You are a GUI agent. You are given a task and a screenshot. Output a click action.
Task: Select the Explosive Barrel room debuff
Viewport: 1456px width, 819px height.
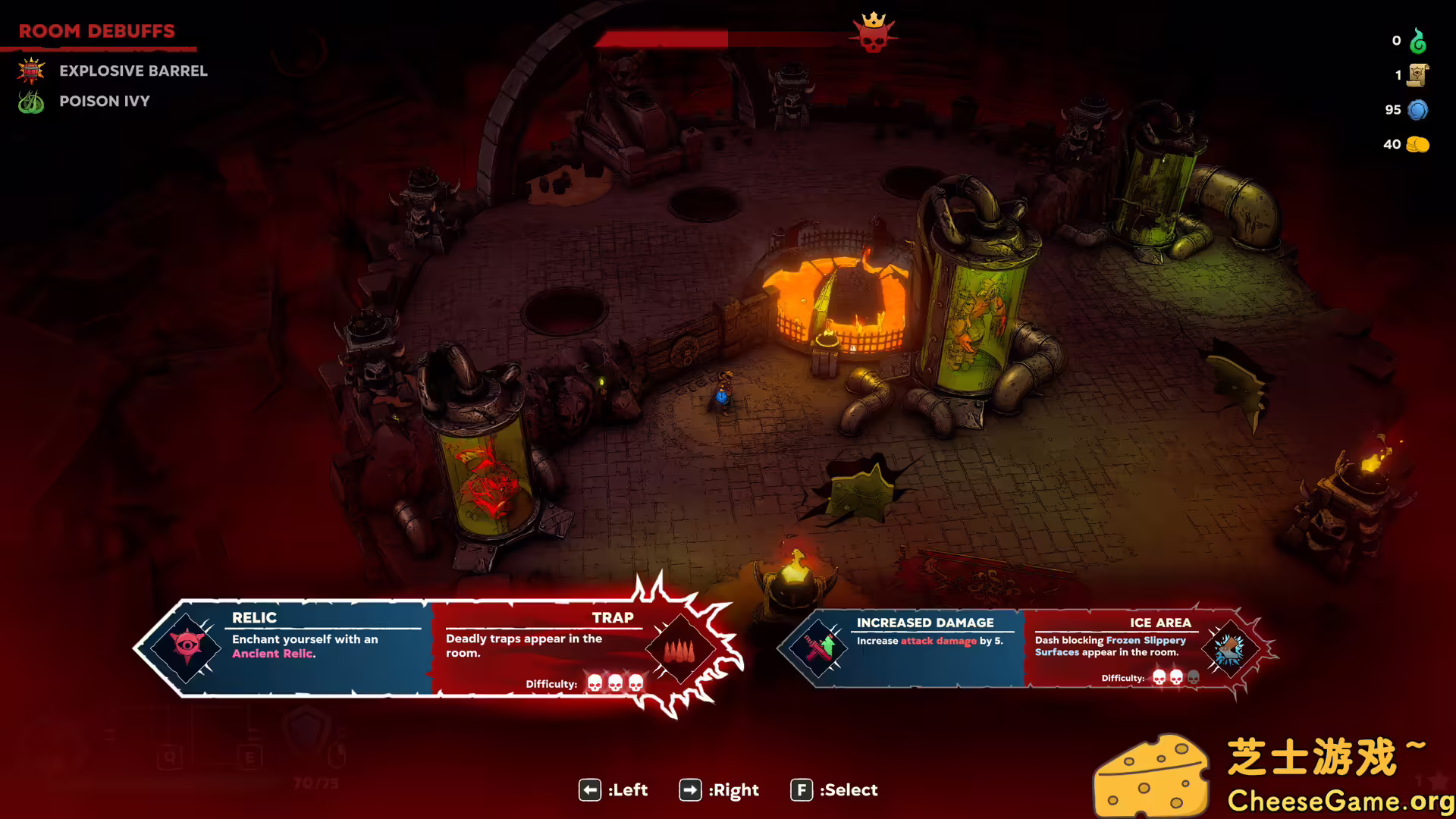133,71
